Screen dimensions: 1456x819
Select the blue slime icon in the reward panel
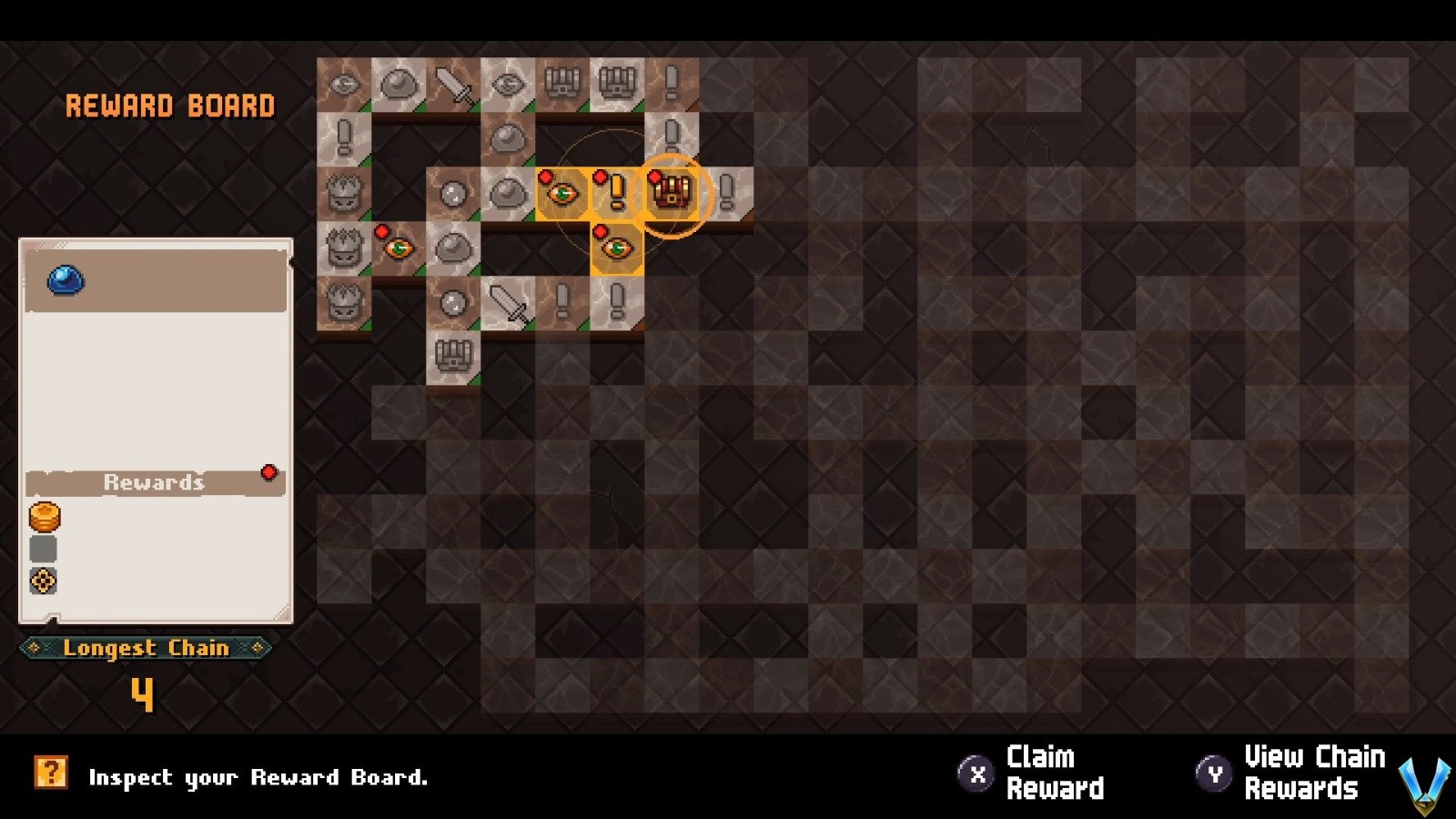(x=64, y=279)
